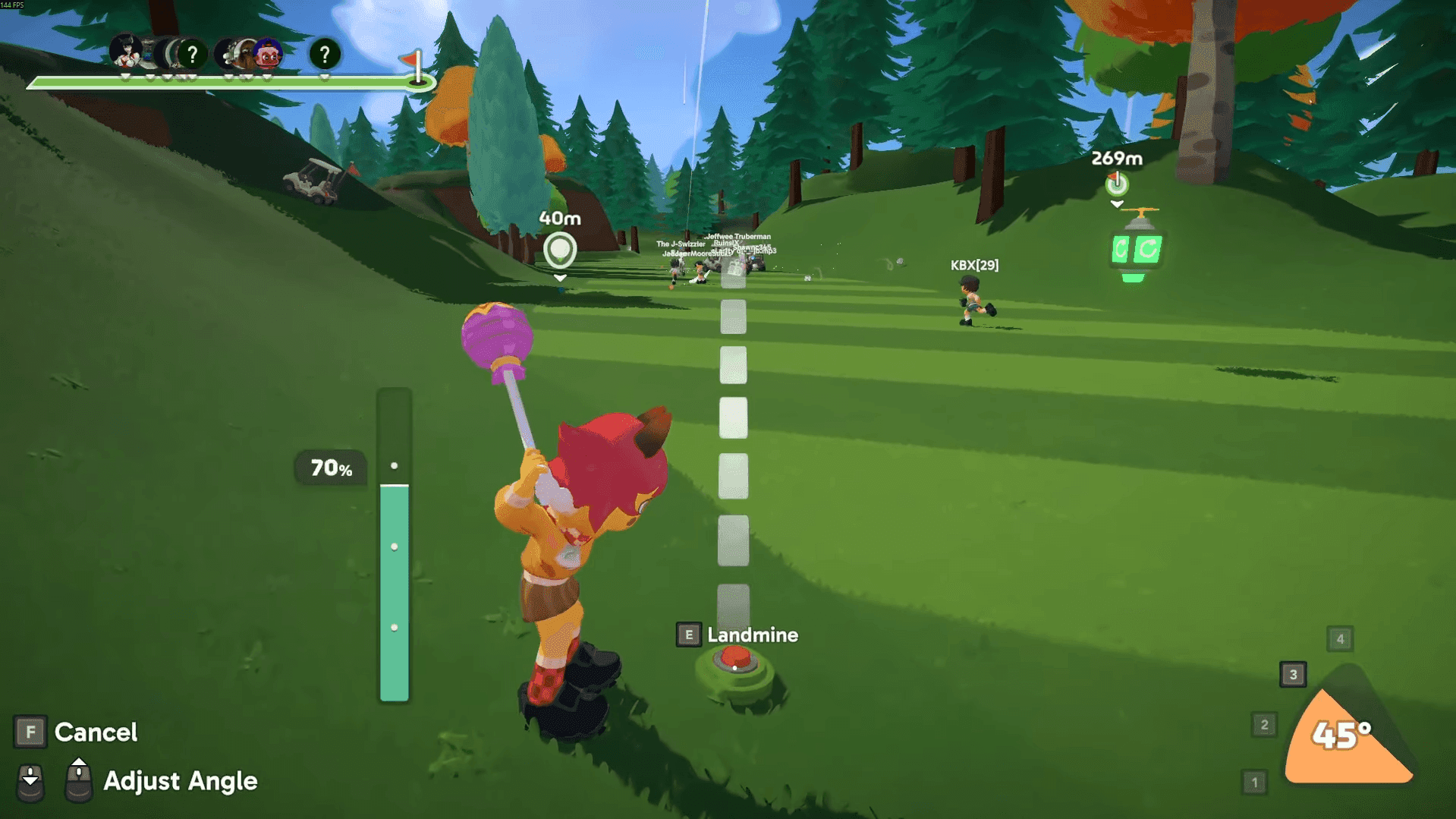Set swing power on the vertical power meter
Viewport: 1456px width, 819px height.
click(x=394, y=545)
